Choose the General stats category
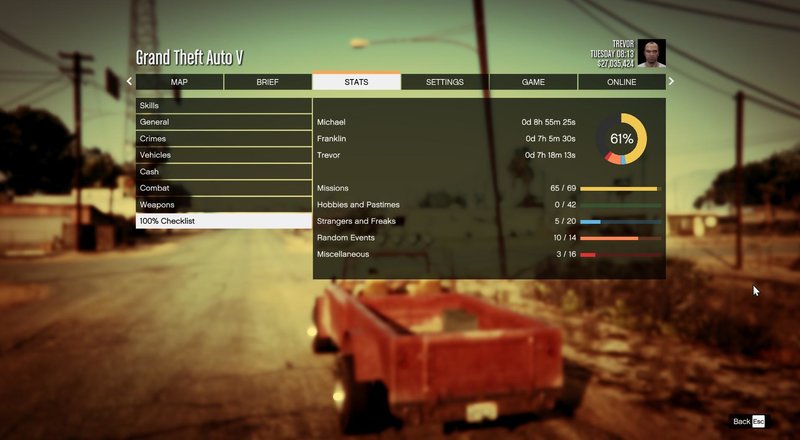This screenshot has height=440, width=800. point(223,122)
